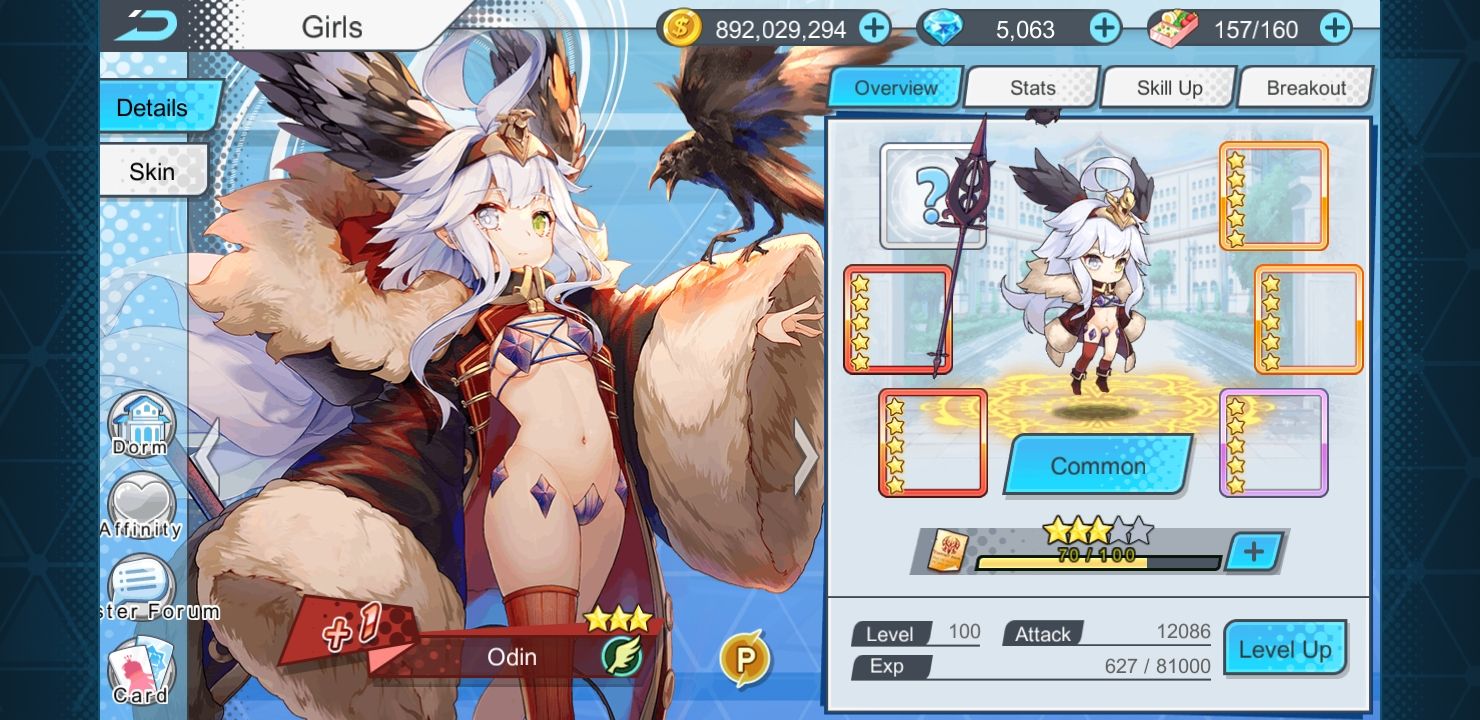Click the Common rarity button

click(1096, 465)
